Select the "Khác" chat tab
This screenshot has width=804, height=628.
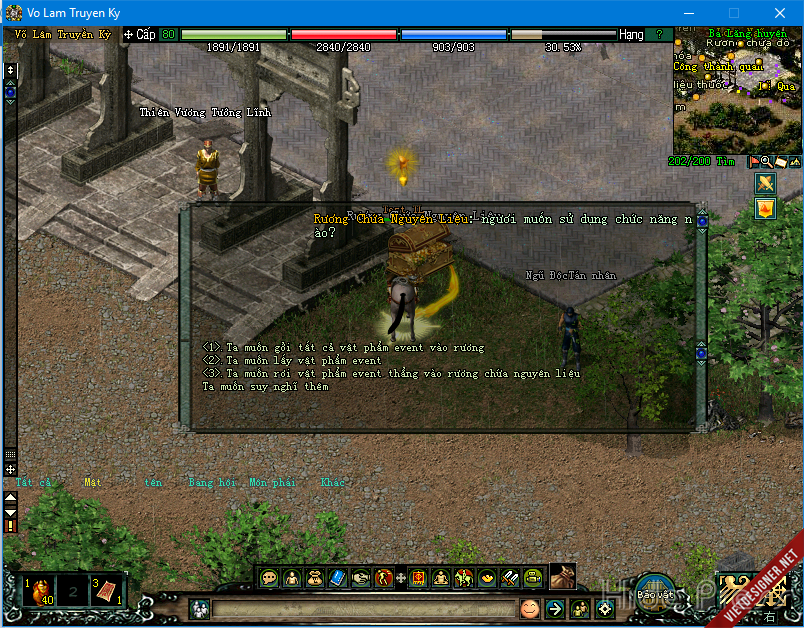(x=332, y=482)
